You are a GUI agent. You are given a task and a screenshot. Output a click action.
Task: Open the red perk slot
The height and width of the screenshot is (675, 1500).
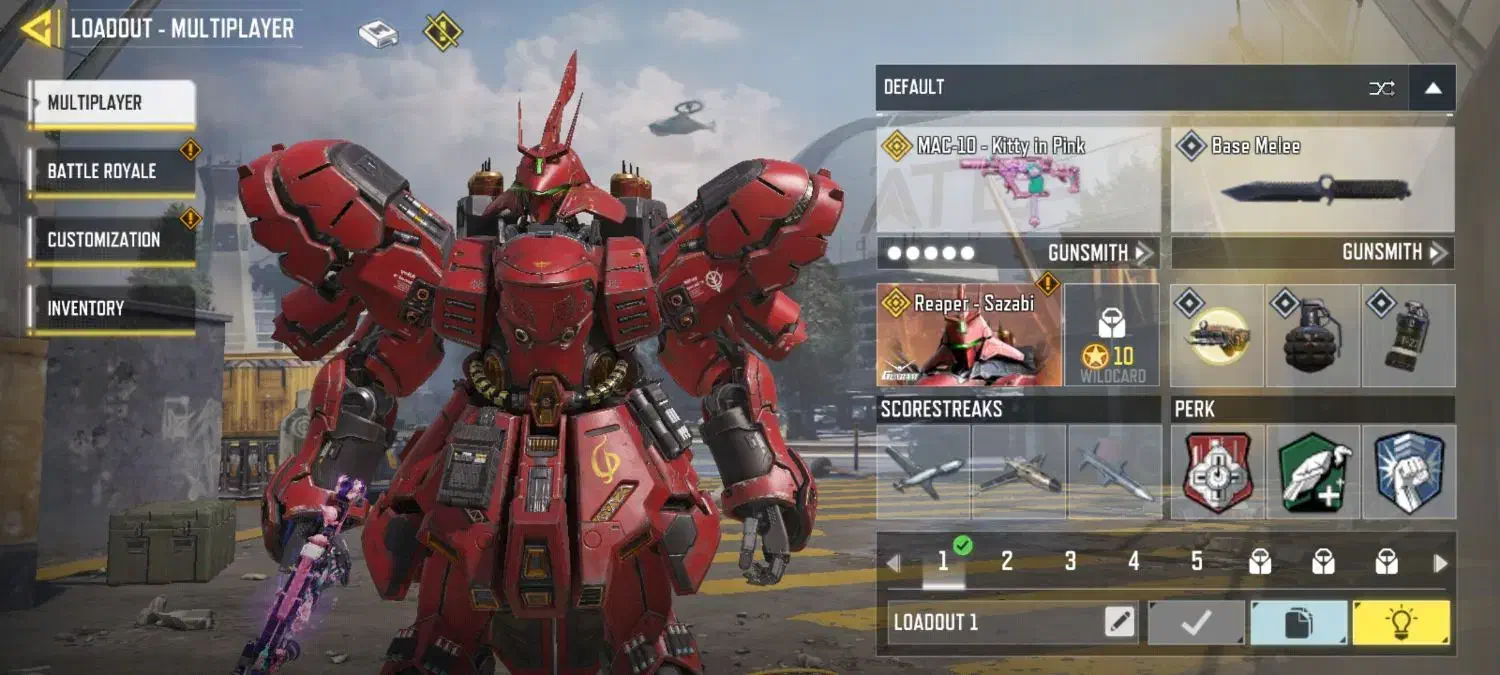[1217, 472]
